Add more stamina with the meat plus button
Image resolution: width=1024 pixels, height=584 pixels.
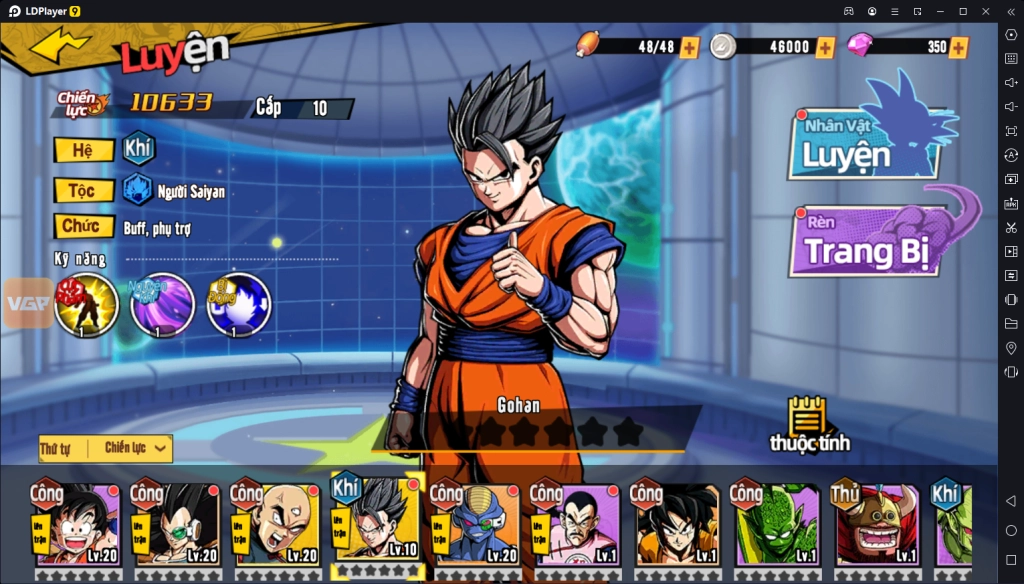[689, 47]
